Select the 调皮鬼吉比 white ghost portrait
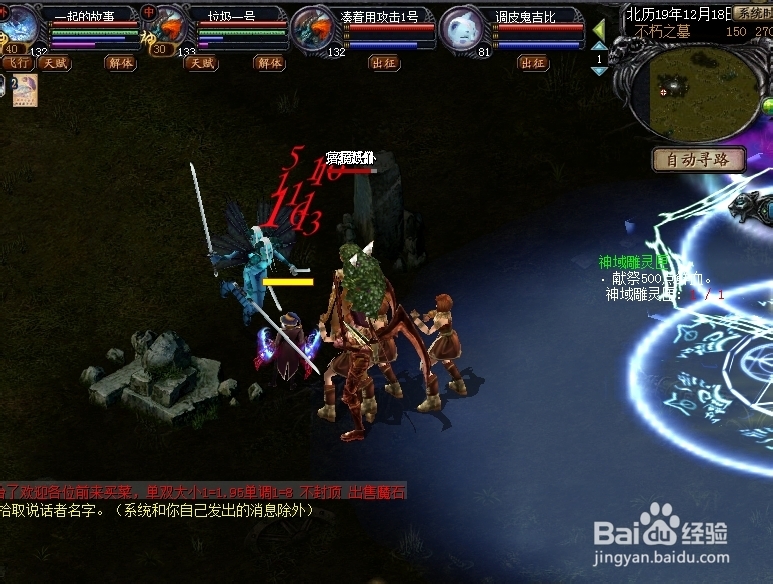Viewport: 773px width, 584px height. click(x=462, y=27)
